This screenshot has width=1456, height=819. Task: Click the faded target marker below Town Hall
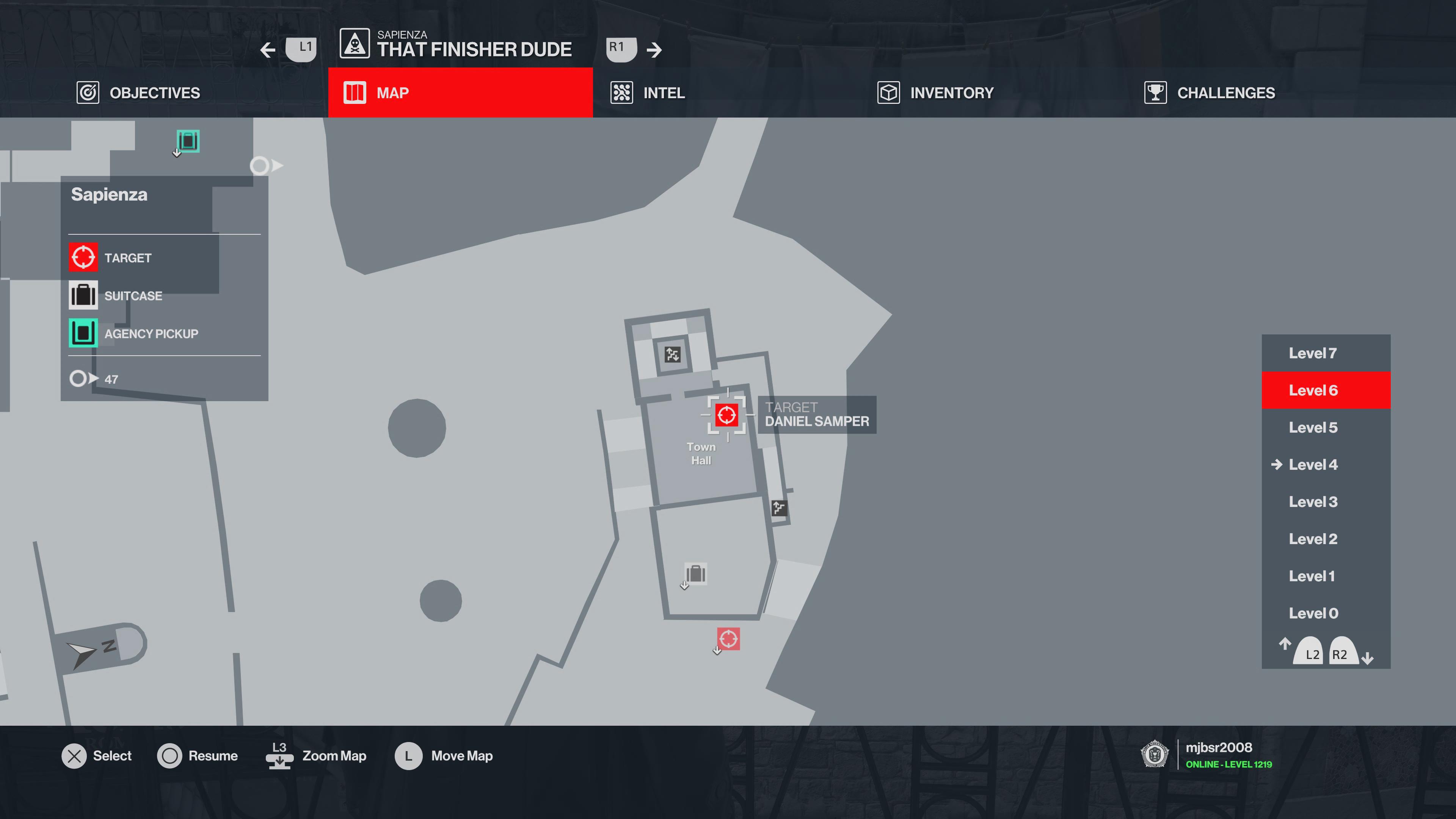pyautogui.click(x=728, y=639)
